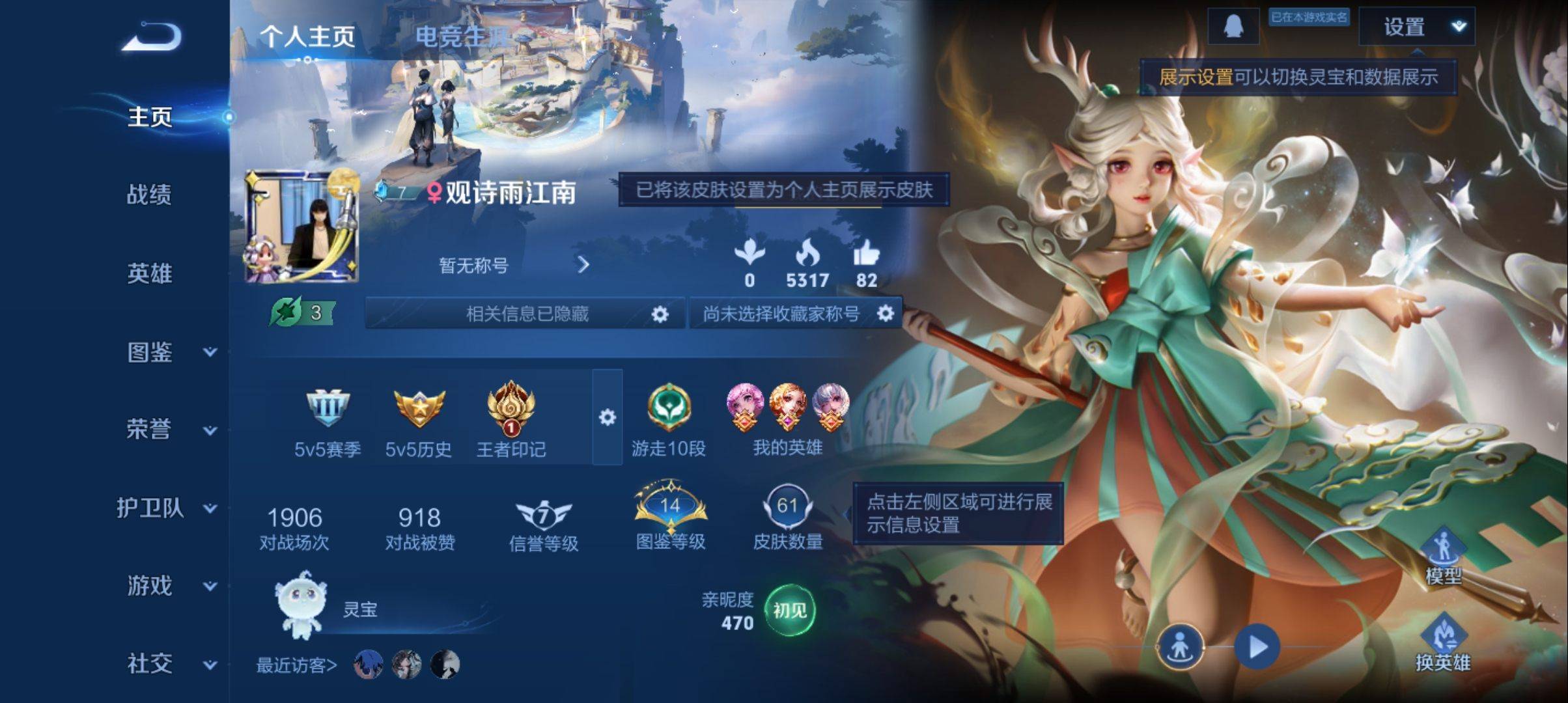View the 王者印记 badge
Image resolution: width=1568 pixels, height=703 pixels.
[x=511, y=409]
